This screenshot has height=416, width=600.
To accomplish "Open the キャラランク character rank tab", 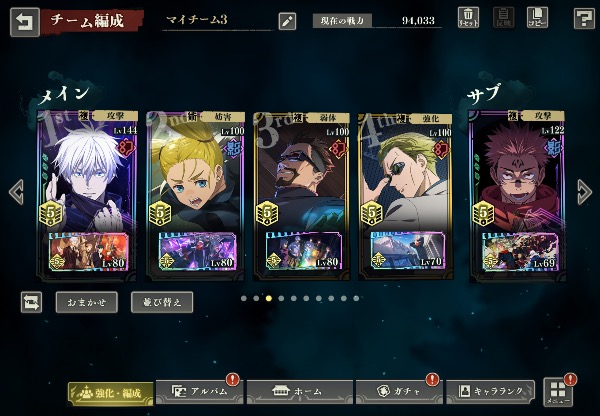I will pos(492,392).
